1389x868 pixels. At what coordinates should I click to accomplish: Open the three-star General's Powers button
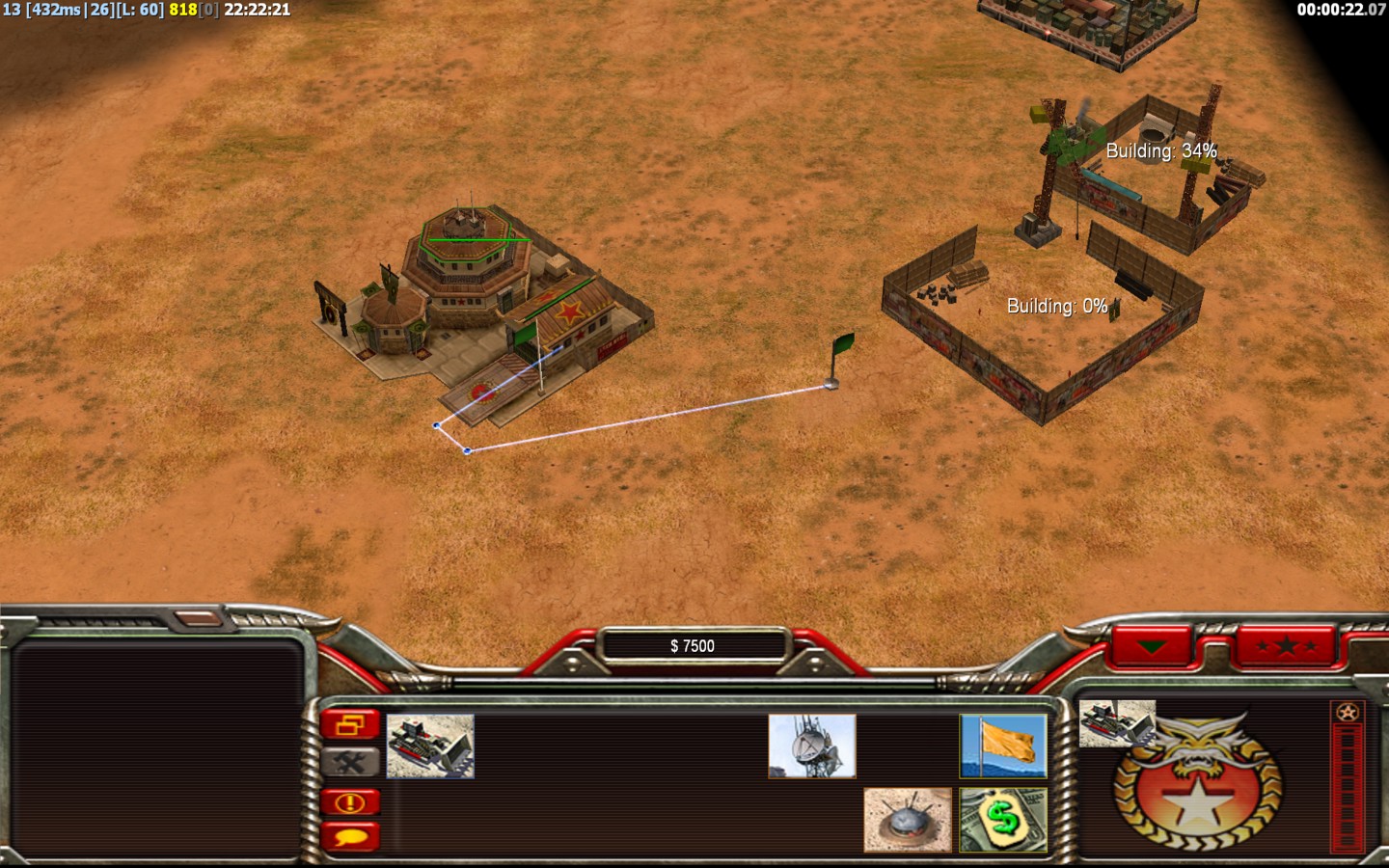(1287, 645)
